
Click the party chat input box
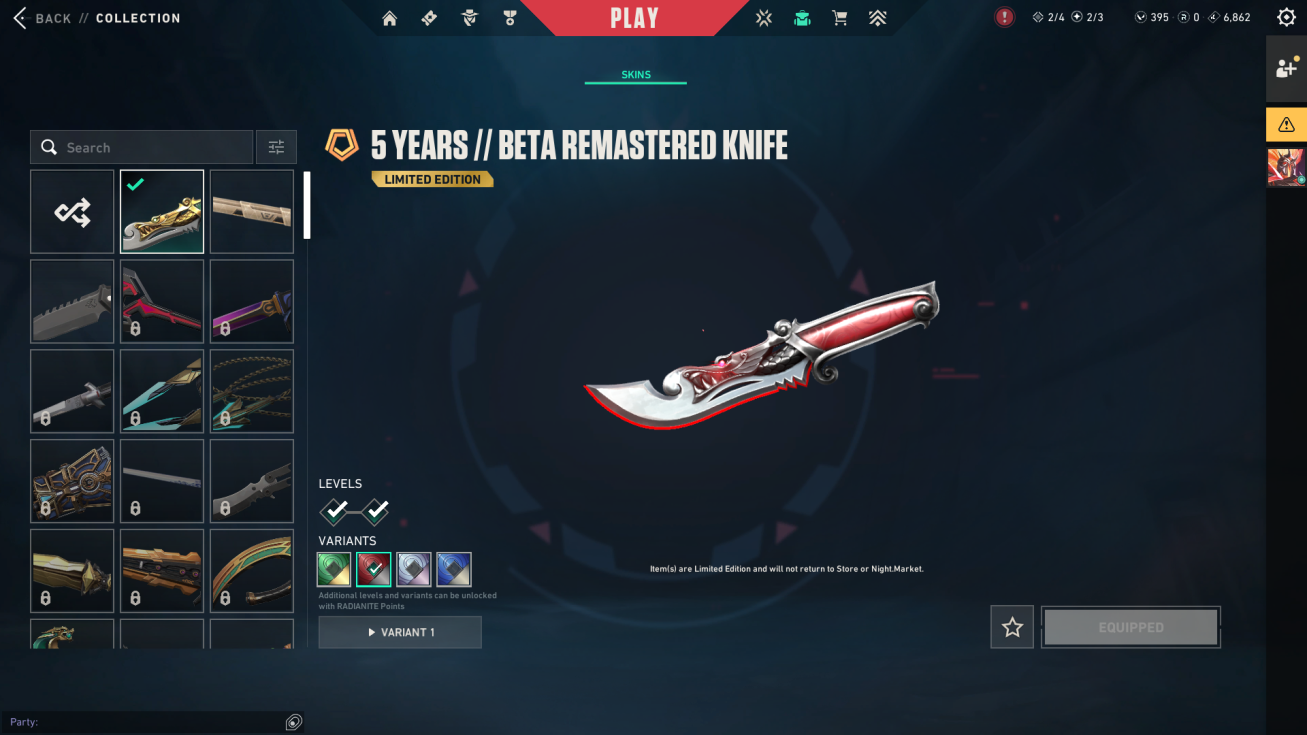(x=145, y=722)
